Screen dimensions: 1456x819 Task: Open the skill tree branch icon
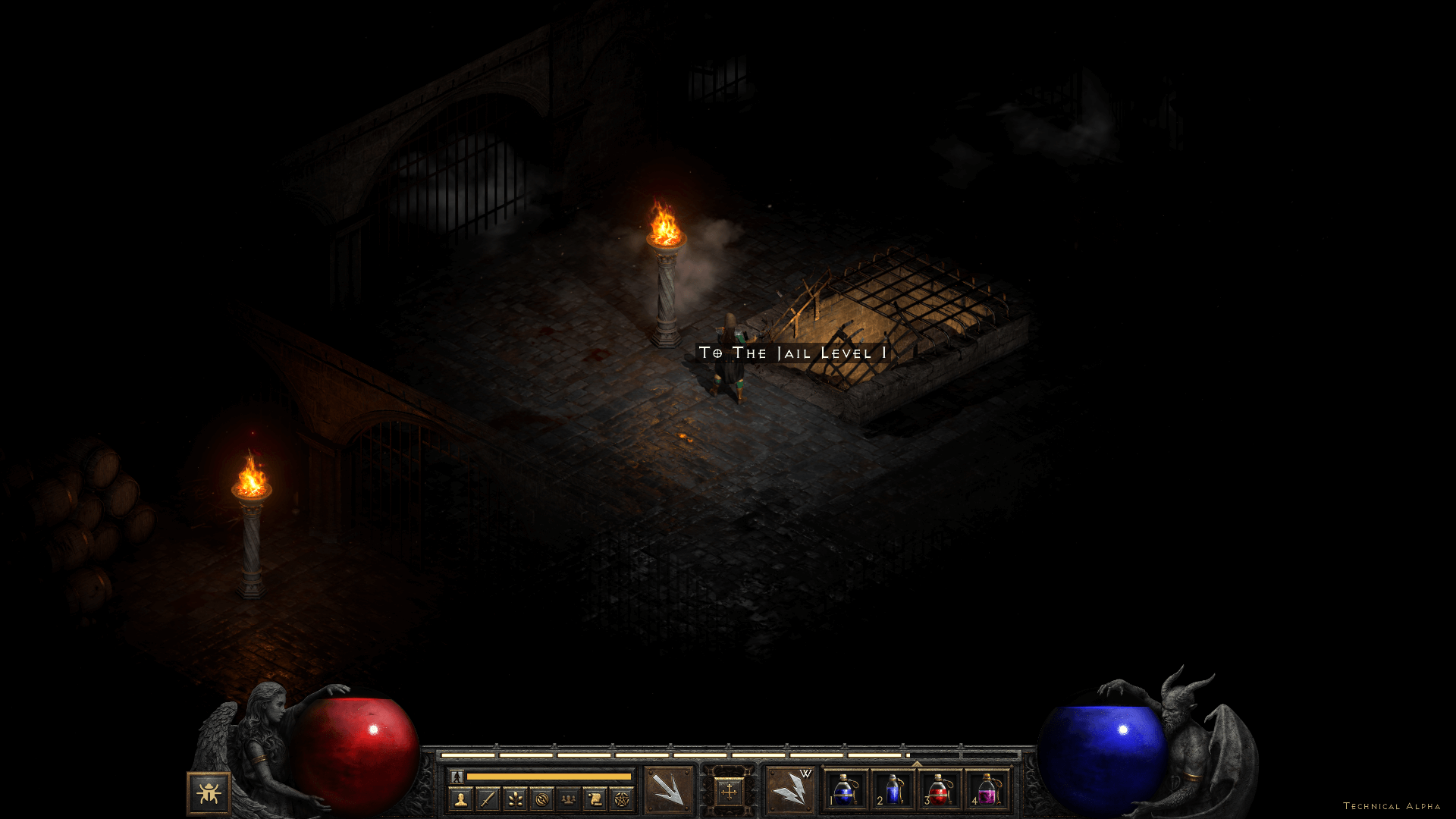click(x=515, y=799)
